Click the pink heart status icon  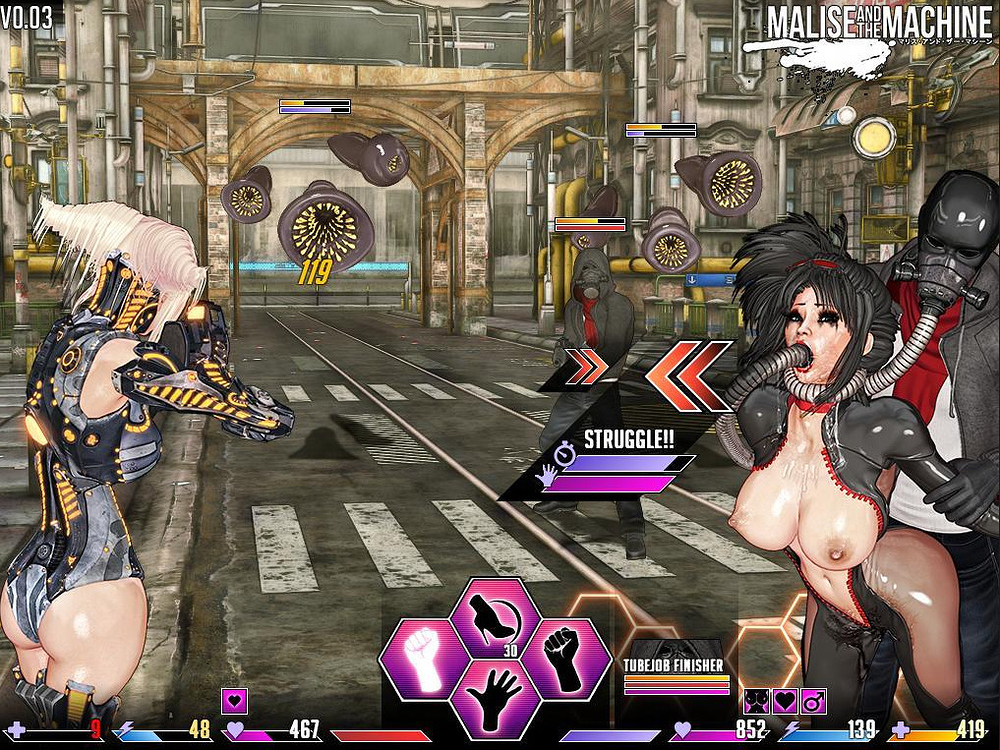236,701
